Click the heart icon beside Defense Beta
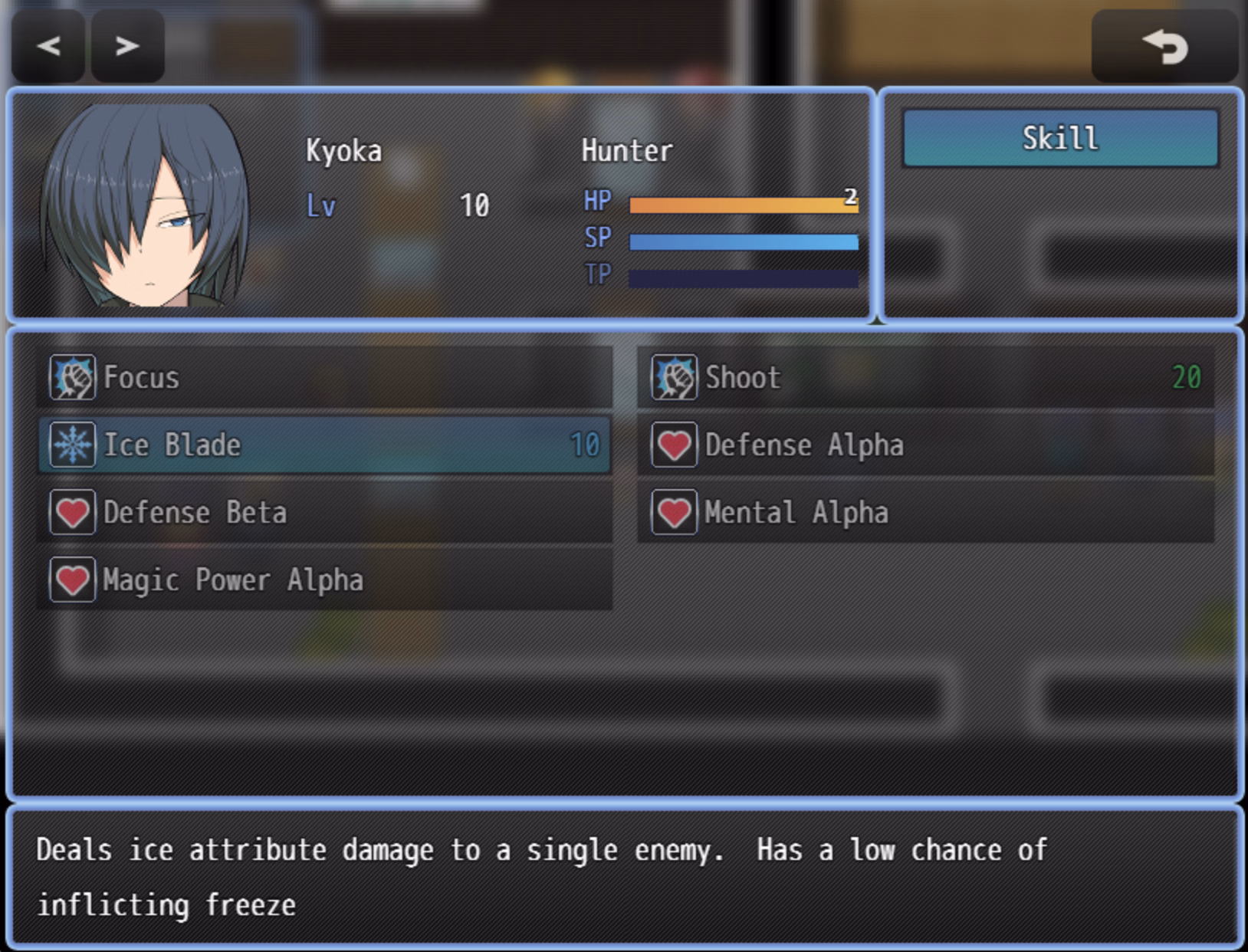1248x952 pixels. tap(72, 511)
